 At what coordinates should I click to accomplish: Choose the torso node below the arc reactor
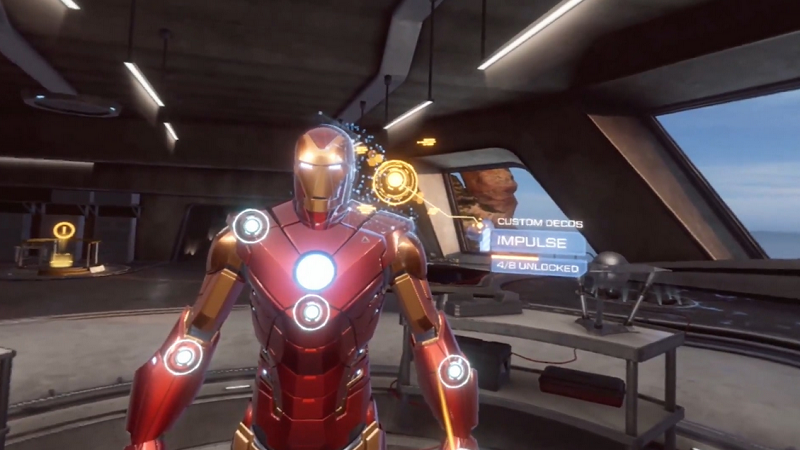click(x=311, y=313)
